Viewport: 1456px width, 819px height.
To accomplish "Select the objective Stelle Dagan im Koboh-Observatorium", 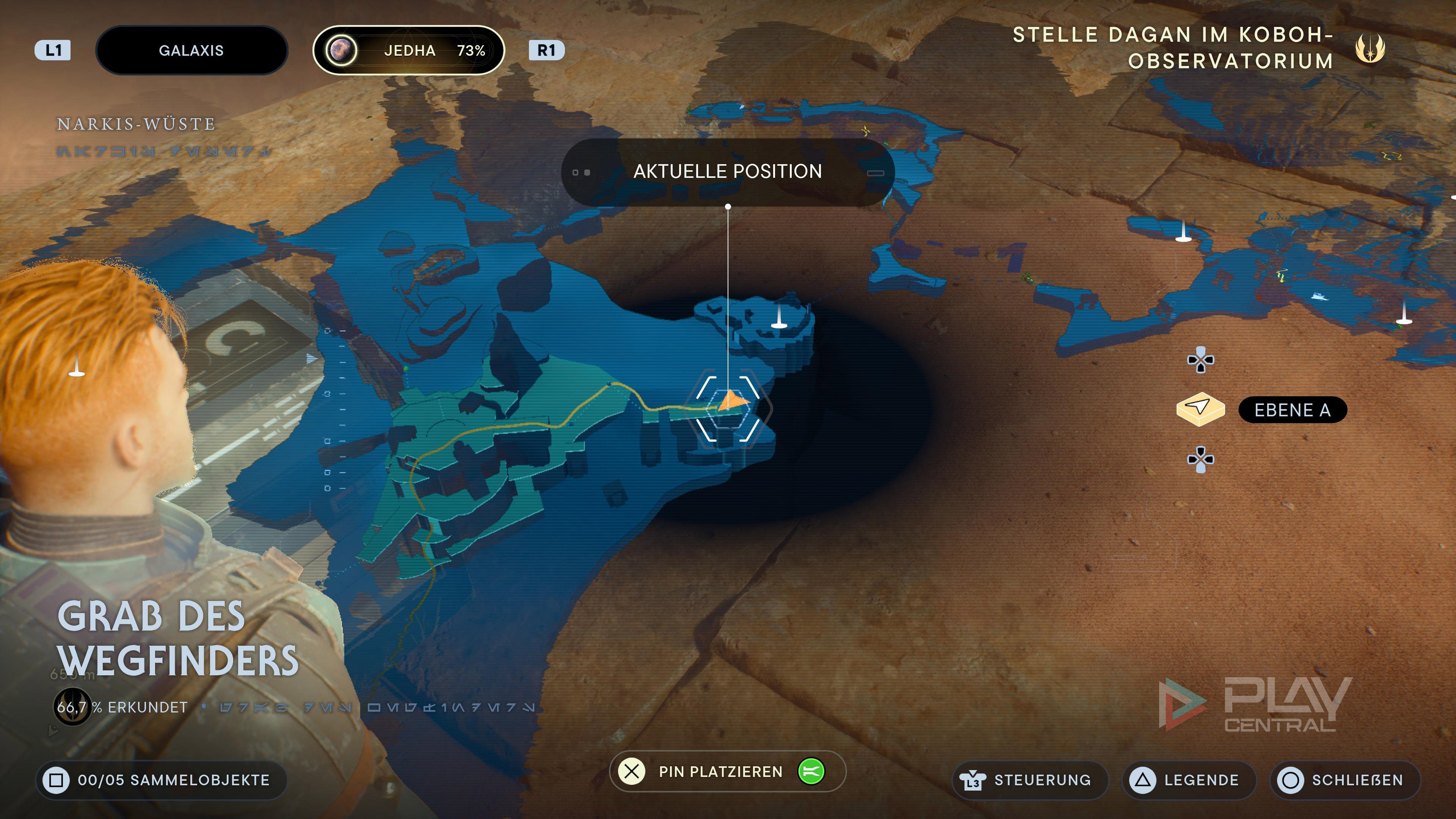I will click(x=1174, y=48).
